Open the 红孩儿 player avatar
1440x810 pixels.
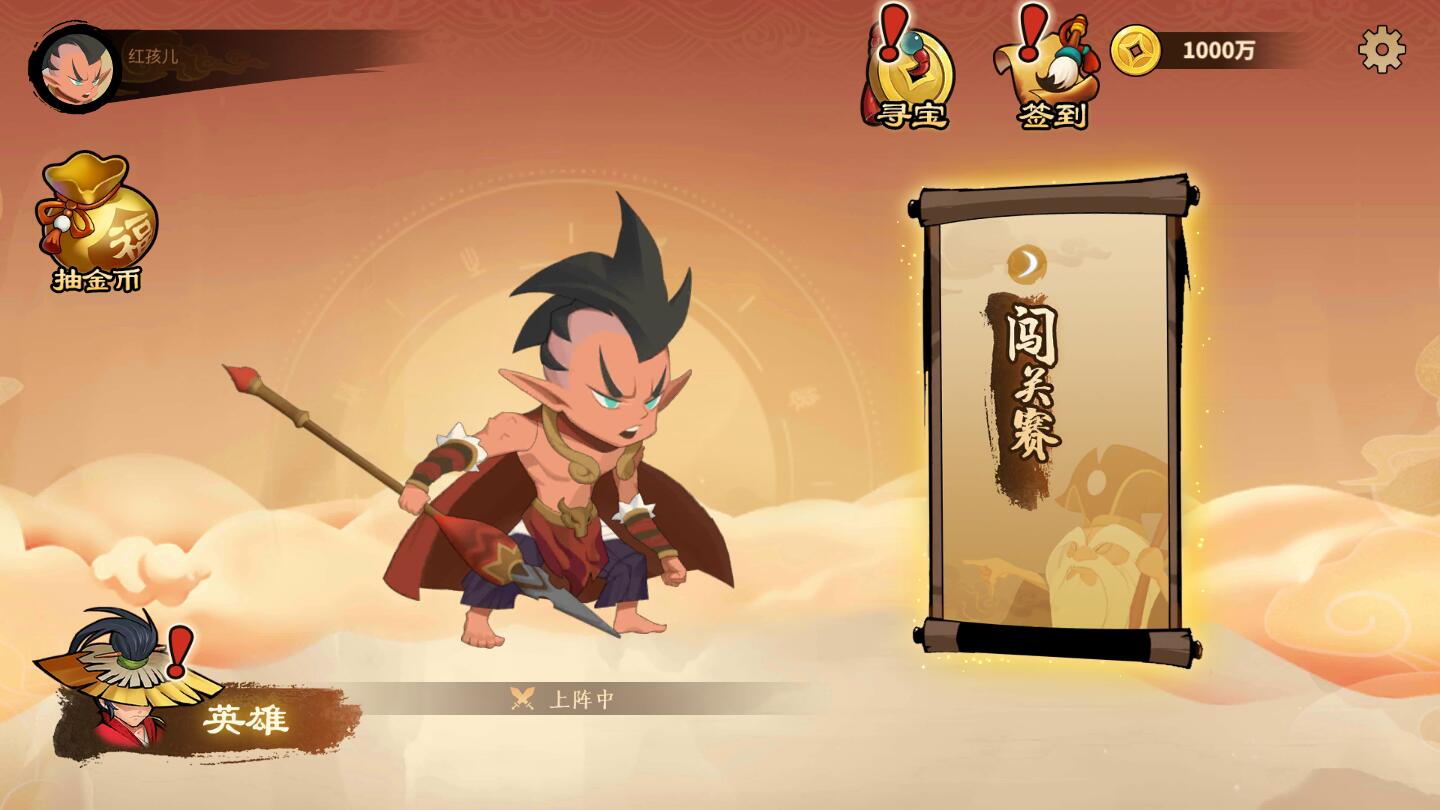click(75, 65)
